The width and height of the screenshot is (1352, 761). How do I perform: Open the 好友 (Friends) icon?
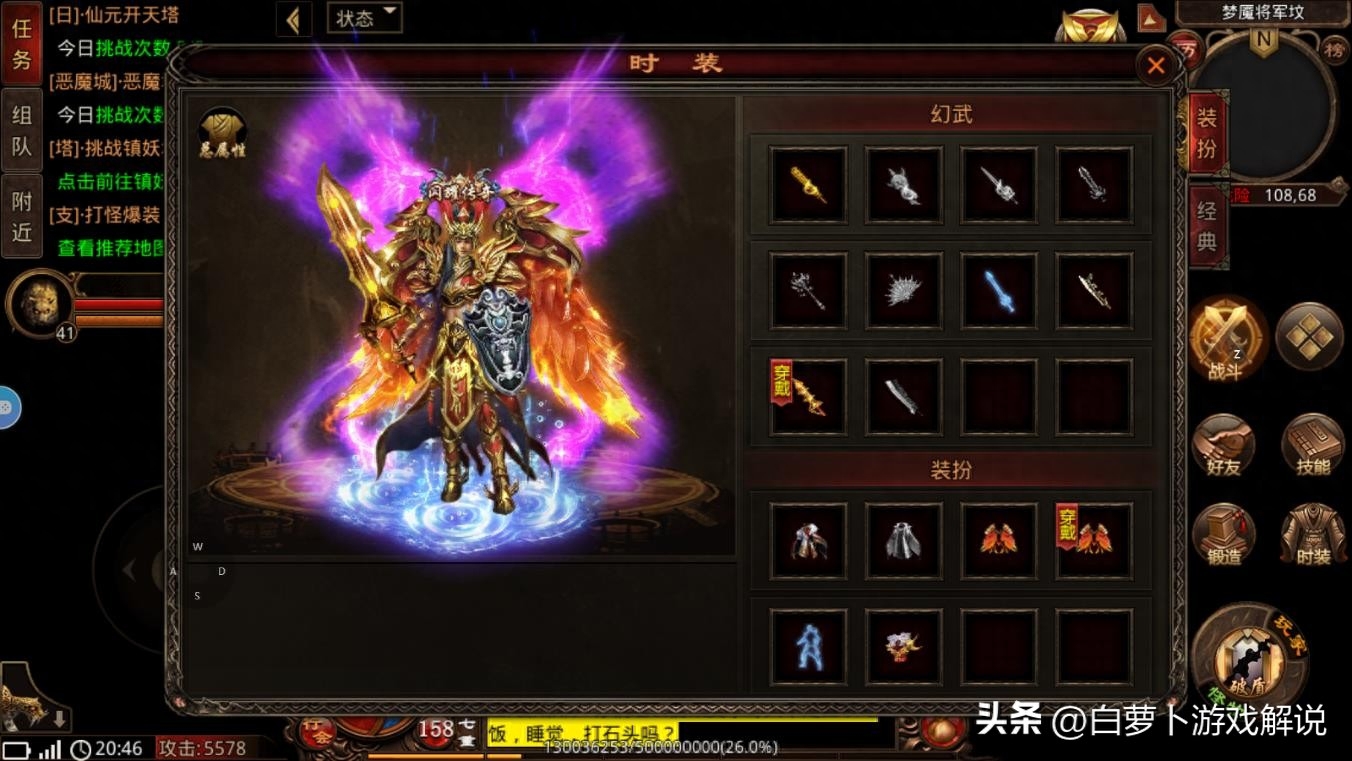click(x=1226, y=445)
